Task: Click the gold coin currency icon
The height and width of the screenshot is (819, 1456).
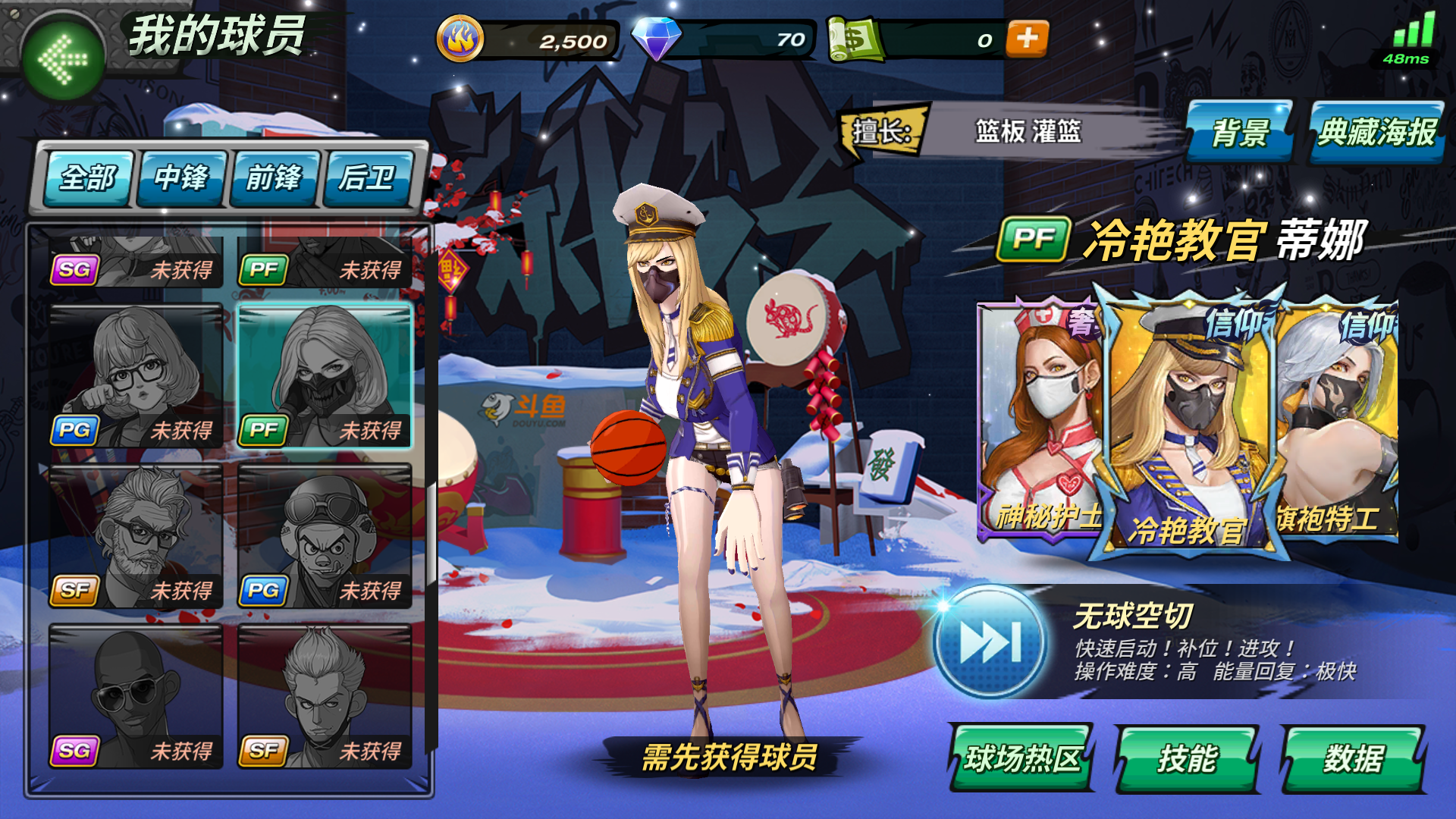Action: [x=460, y=36]
